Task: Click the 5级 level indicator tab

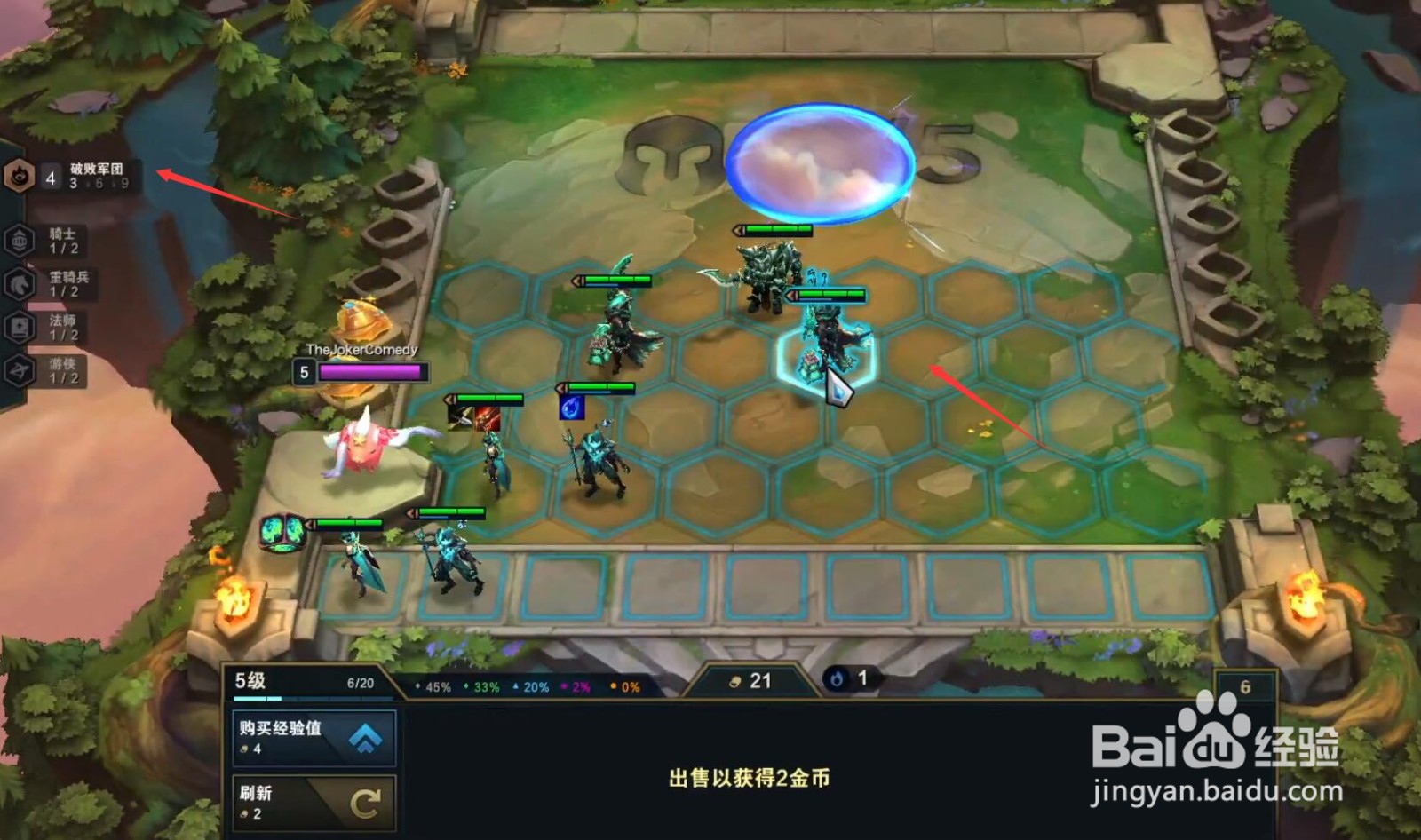Action: click(251, 679)
